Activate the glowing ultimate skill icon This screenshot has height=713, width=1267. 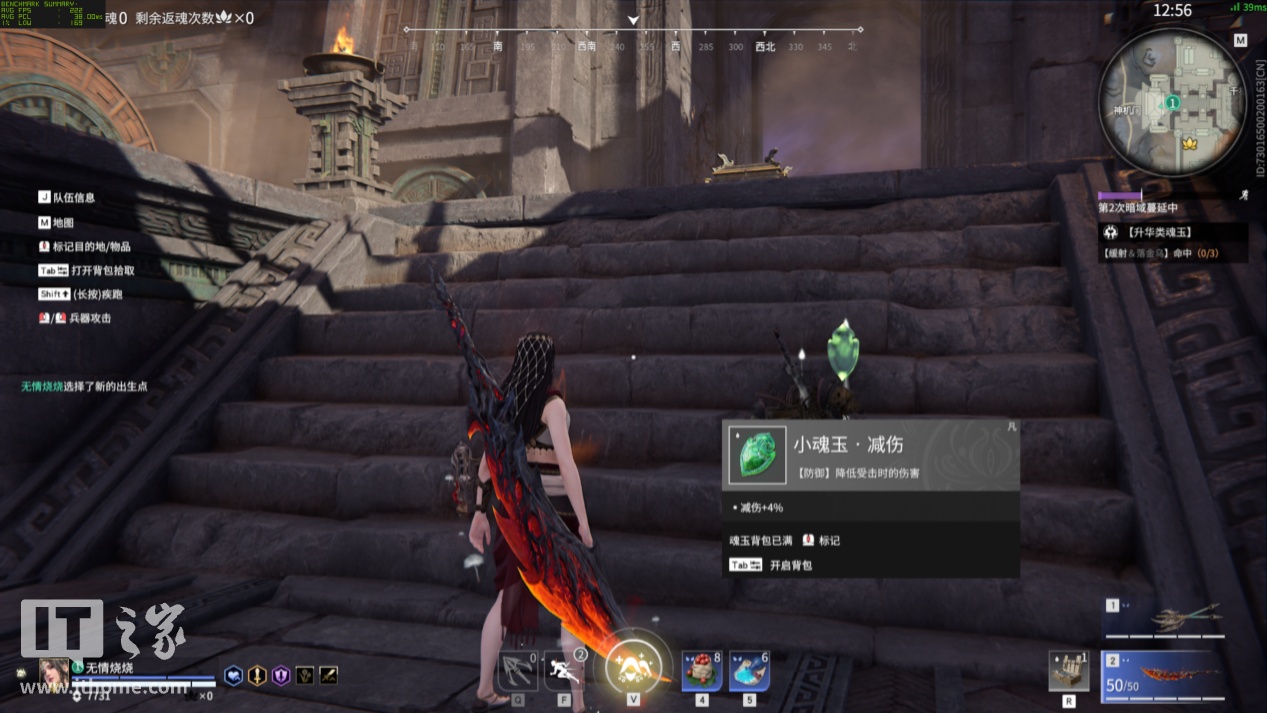634,663
